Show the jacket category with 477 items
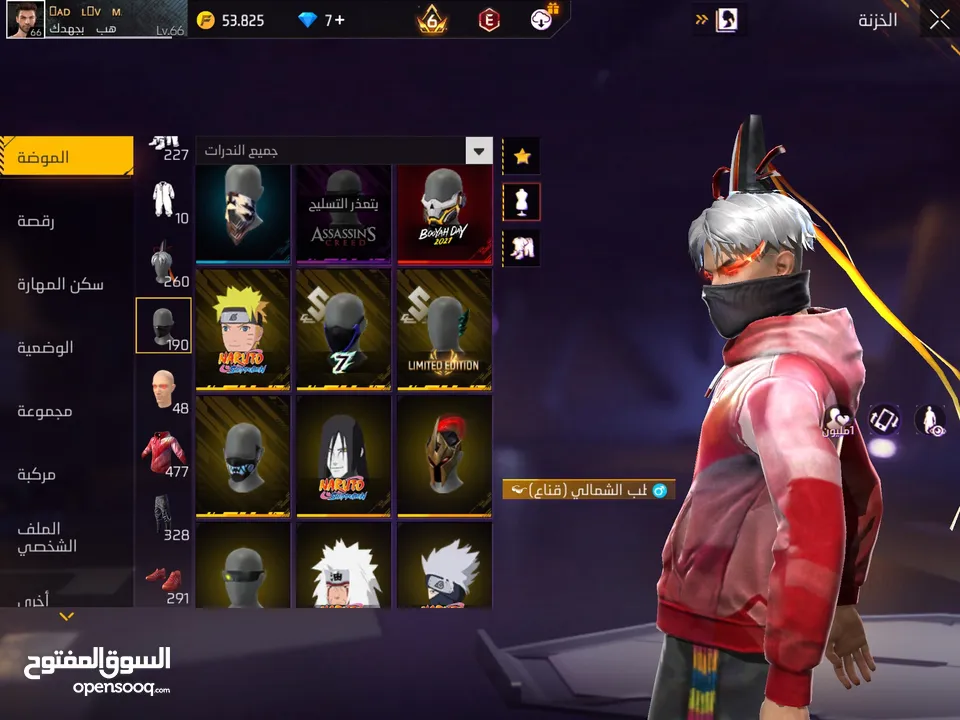 pyautogui.click(x=162, y=454)
